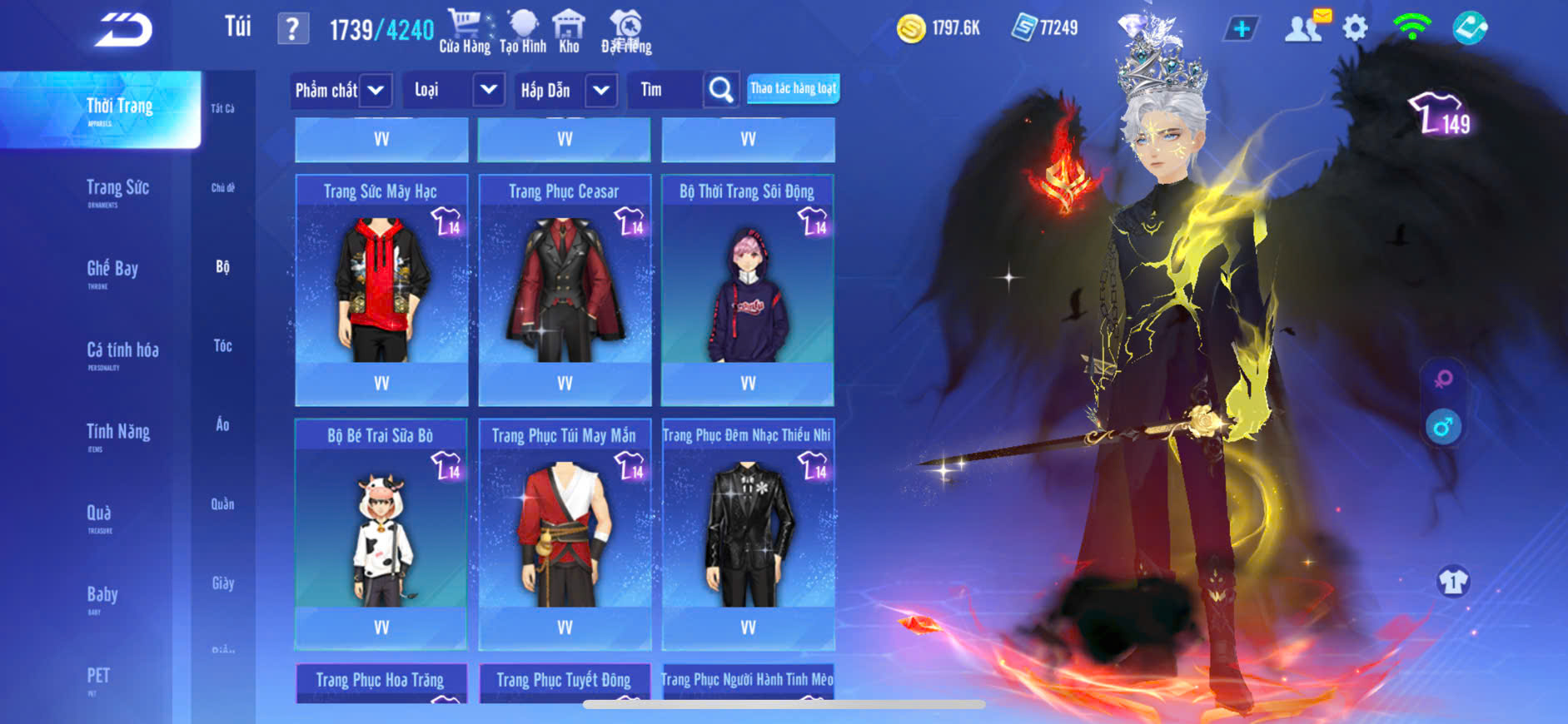Switch to the Trang Sức tab

(117, 189)
